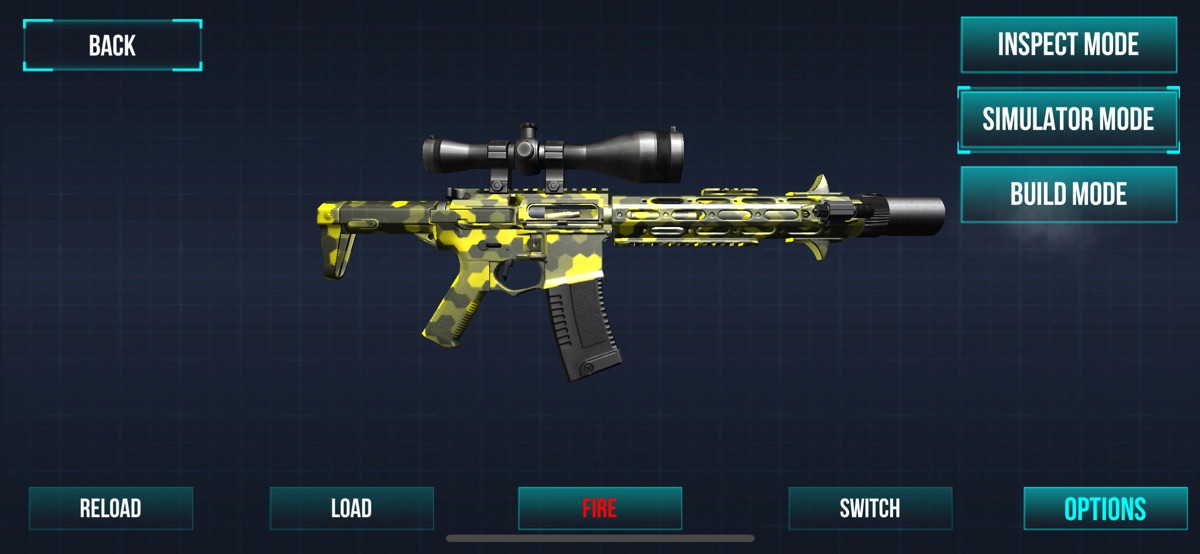Screen dimensions: 1200x554
Task: Go back using the BACK button
Action: (112, 45)
